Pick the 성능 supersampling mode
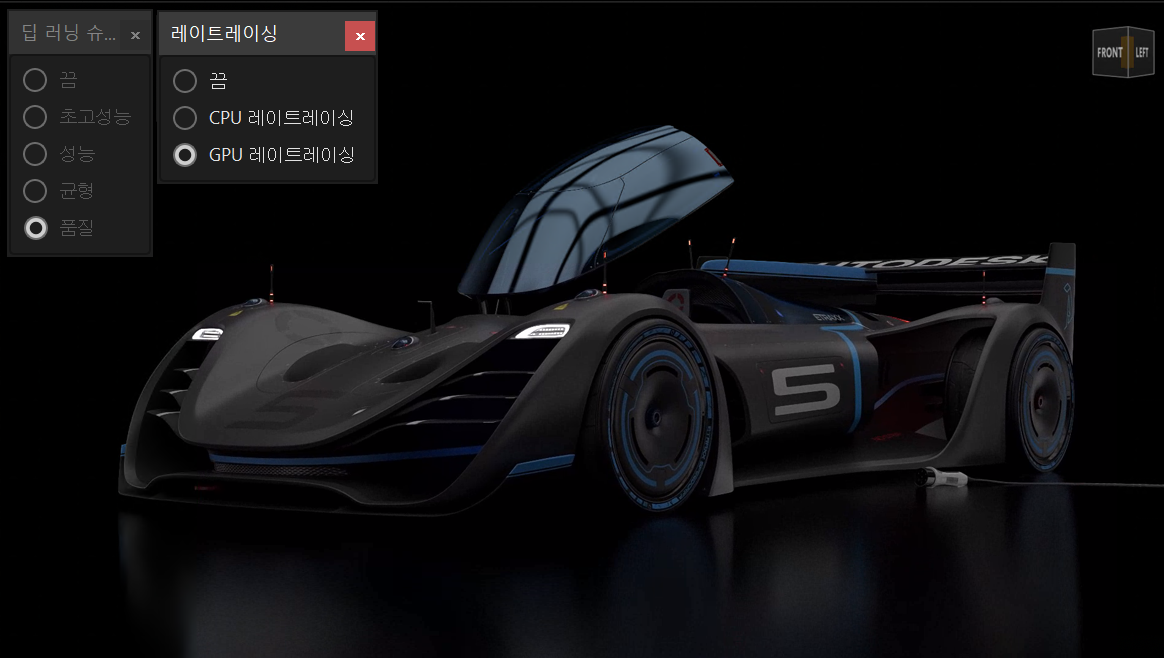Viewport: 1164px width, 658px height. pos(35,154)
